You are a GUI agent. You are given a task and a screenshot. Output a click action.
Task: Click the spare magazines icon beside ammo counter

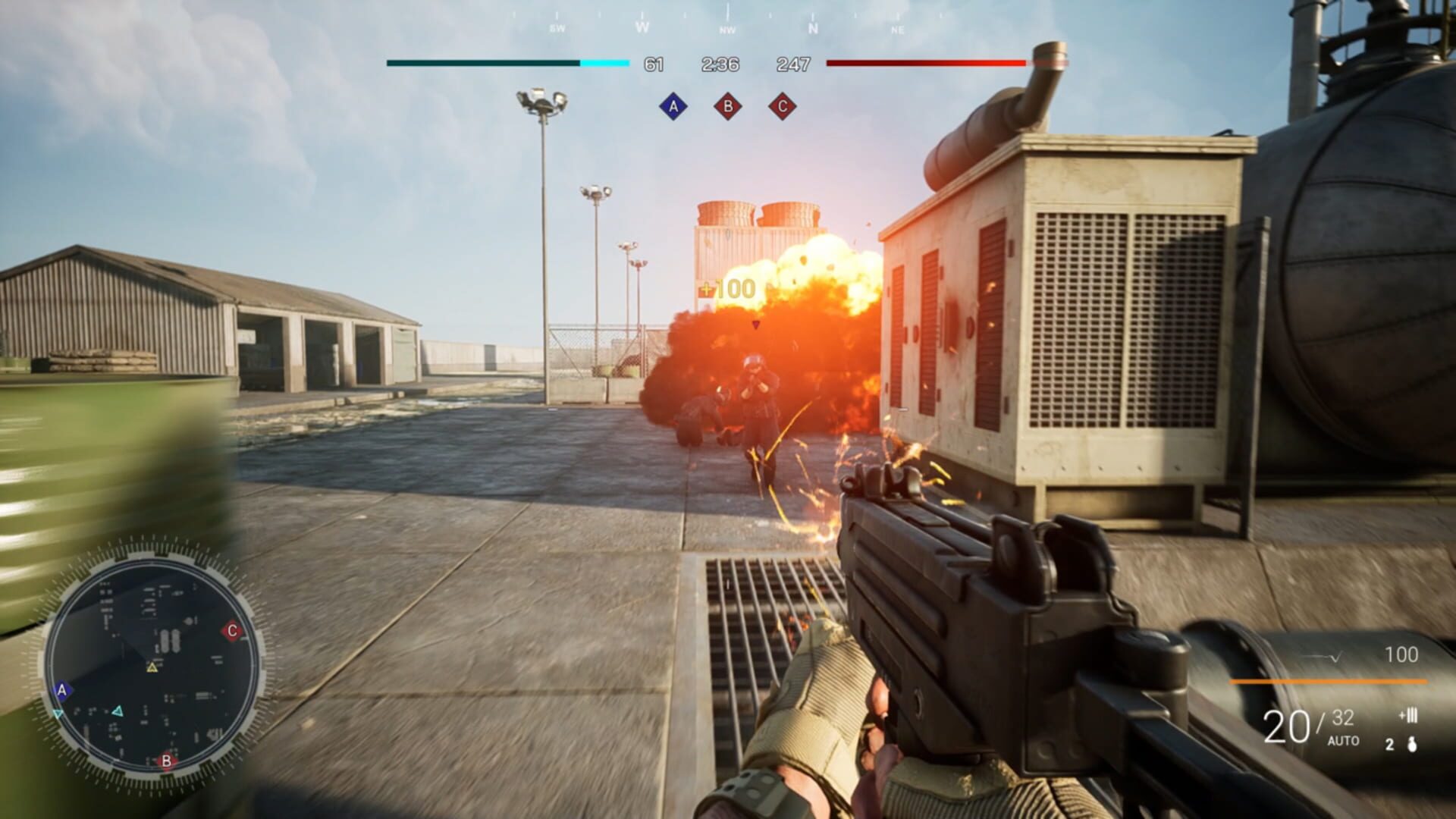[x=1407, y=715]
